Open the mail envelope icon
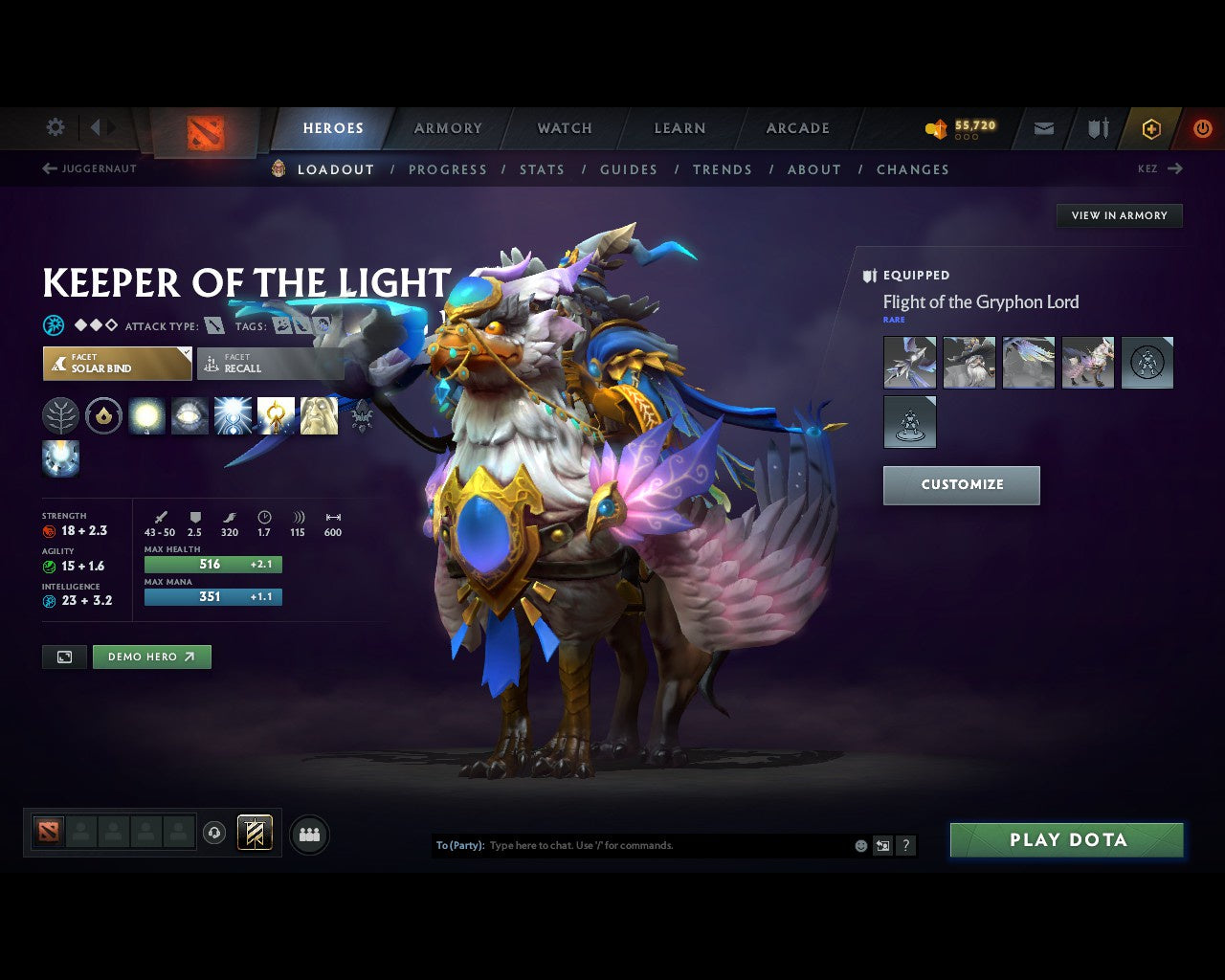Screen dimensions: 1225x980 [x=1044, y=128]
